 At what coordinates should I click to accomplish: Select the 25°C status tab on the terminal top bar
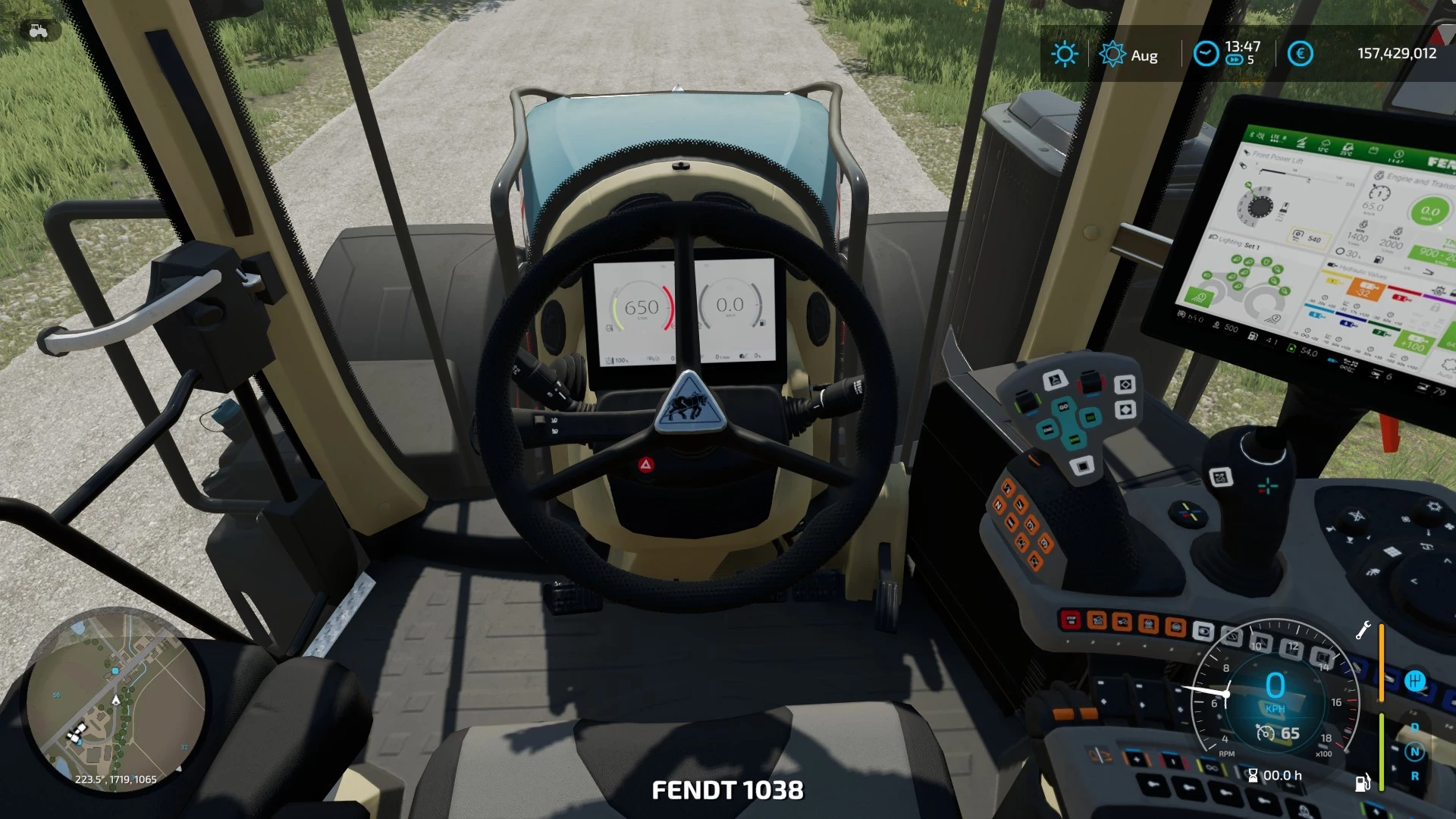point(1348,150)
